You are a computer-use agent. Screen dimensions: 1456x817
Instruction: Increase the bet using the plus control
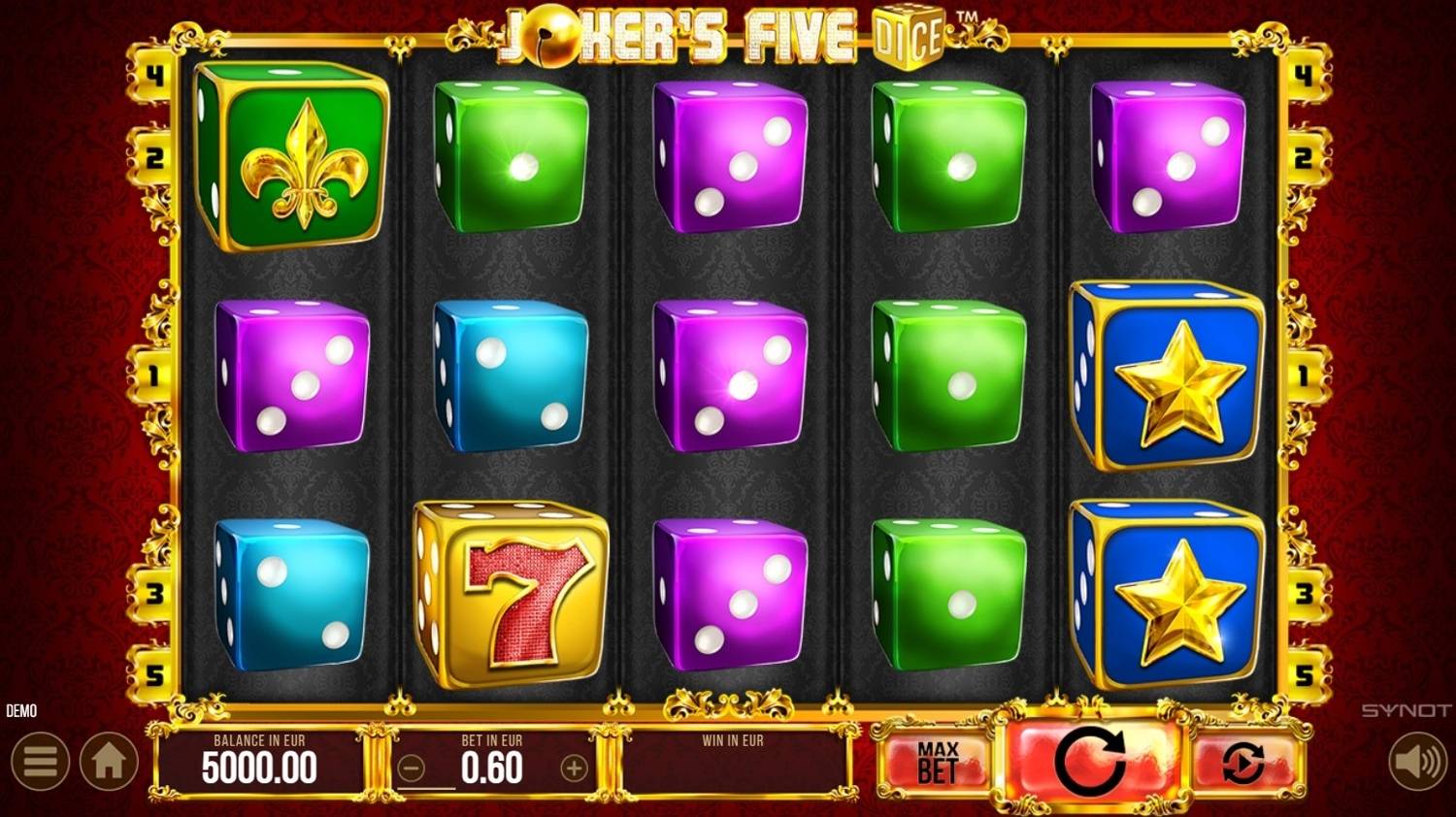pyautogui.click(x=575, y=766)
